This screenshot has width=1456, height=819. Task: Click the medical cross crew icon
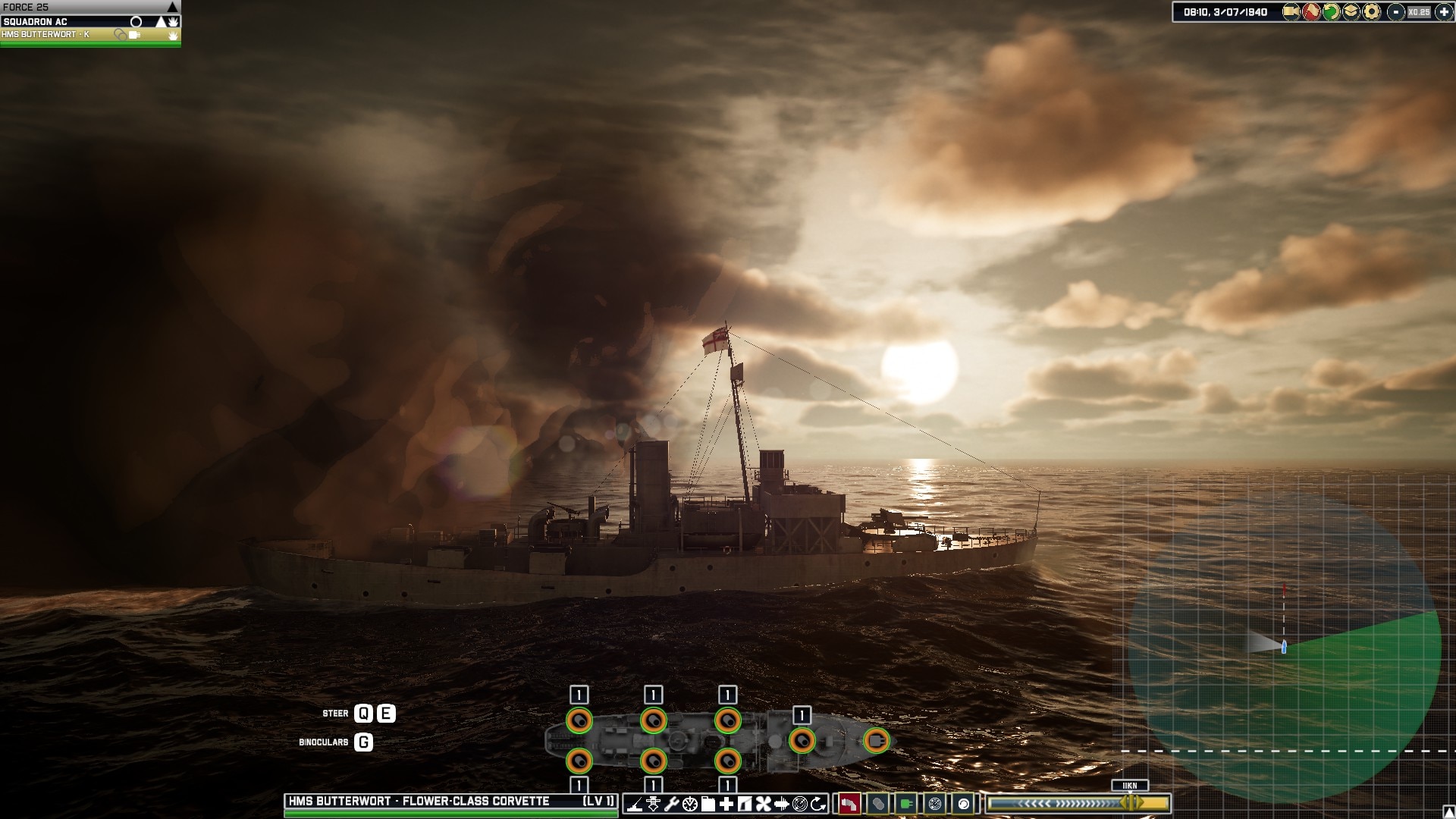click(x=726, y=803)
